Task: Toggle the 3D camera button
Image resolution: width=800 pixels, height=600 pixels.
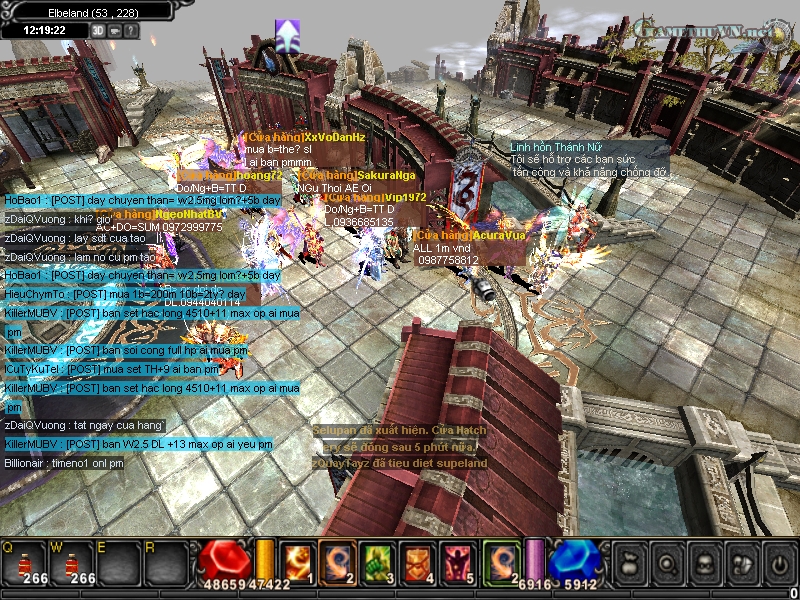Action: pyautogui.click(x=98, y=30)
